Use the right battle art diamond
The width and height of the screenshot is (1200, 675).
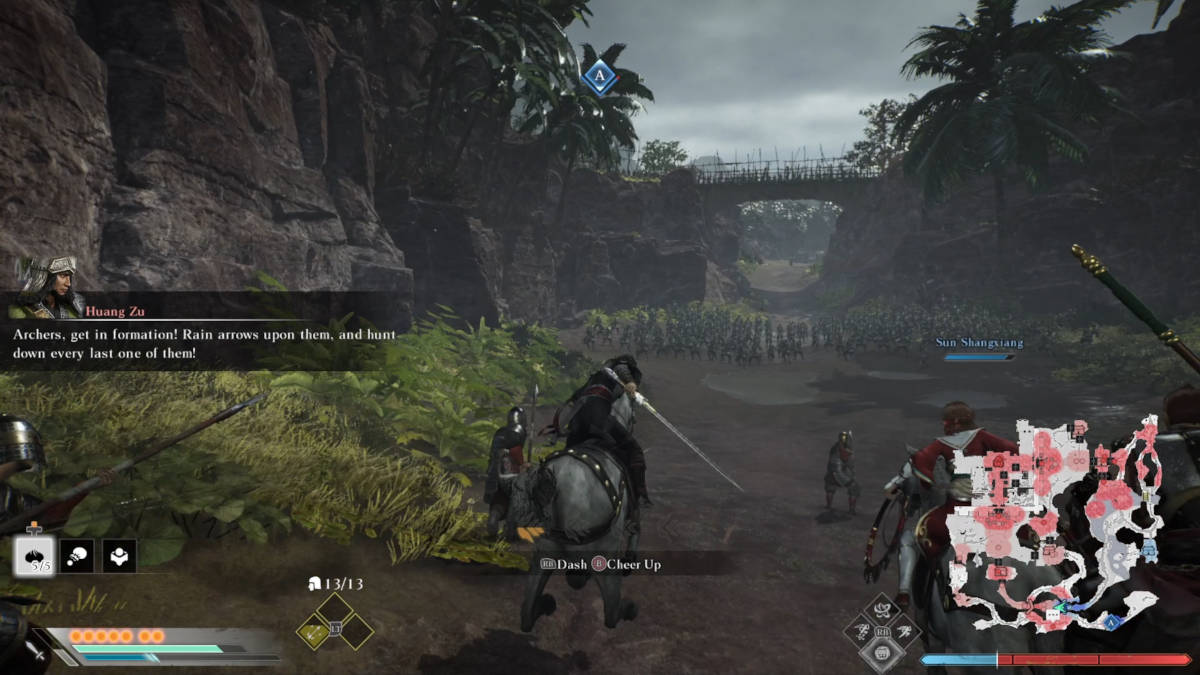904,631
